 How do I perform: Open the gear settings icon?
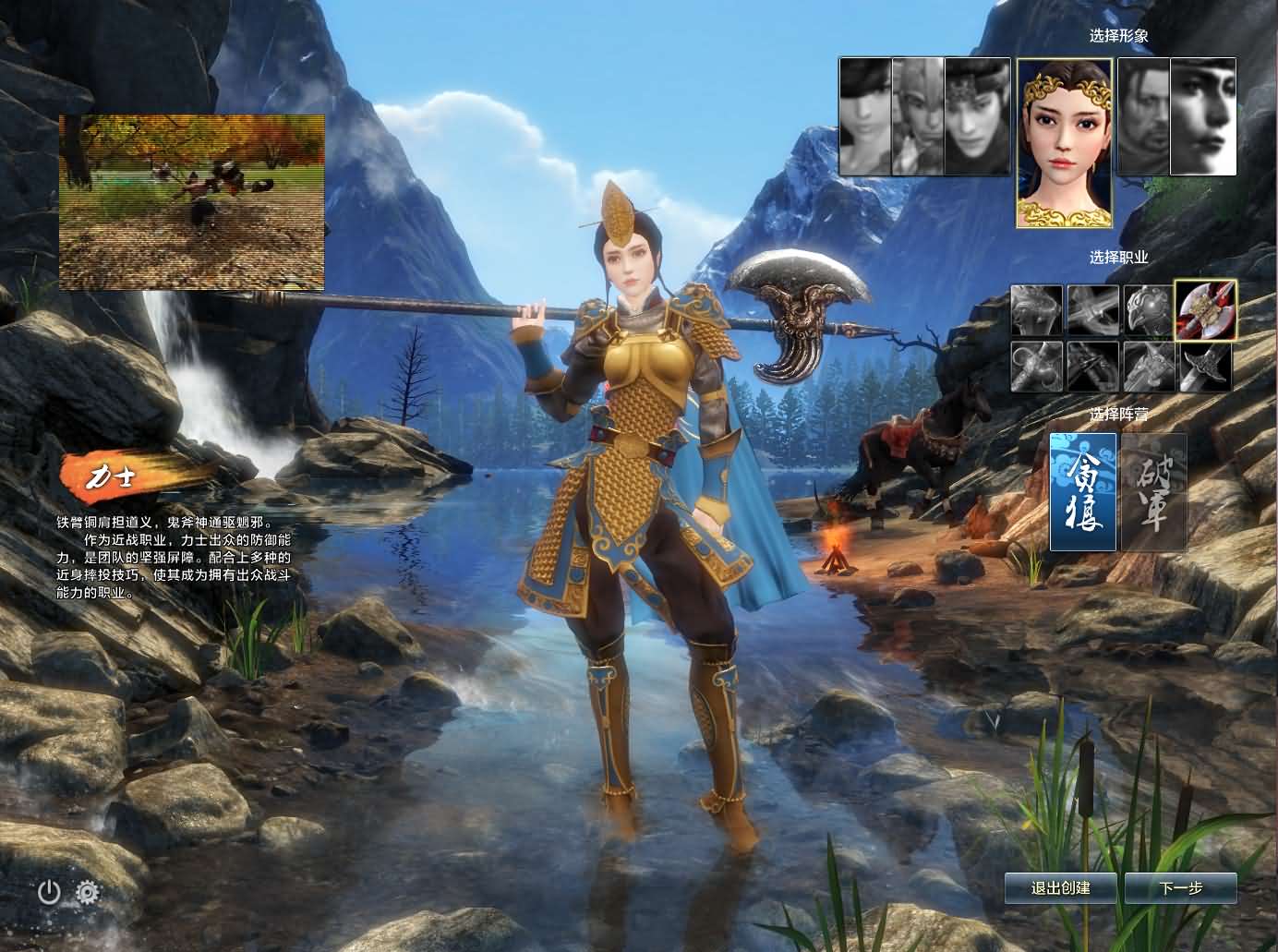(x=88, y=891)
